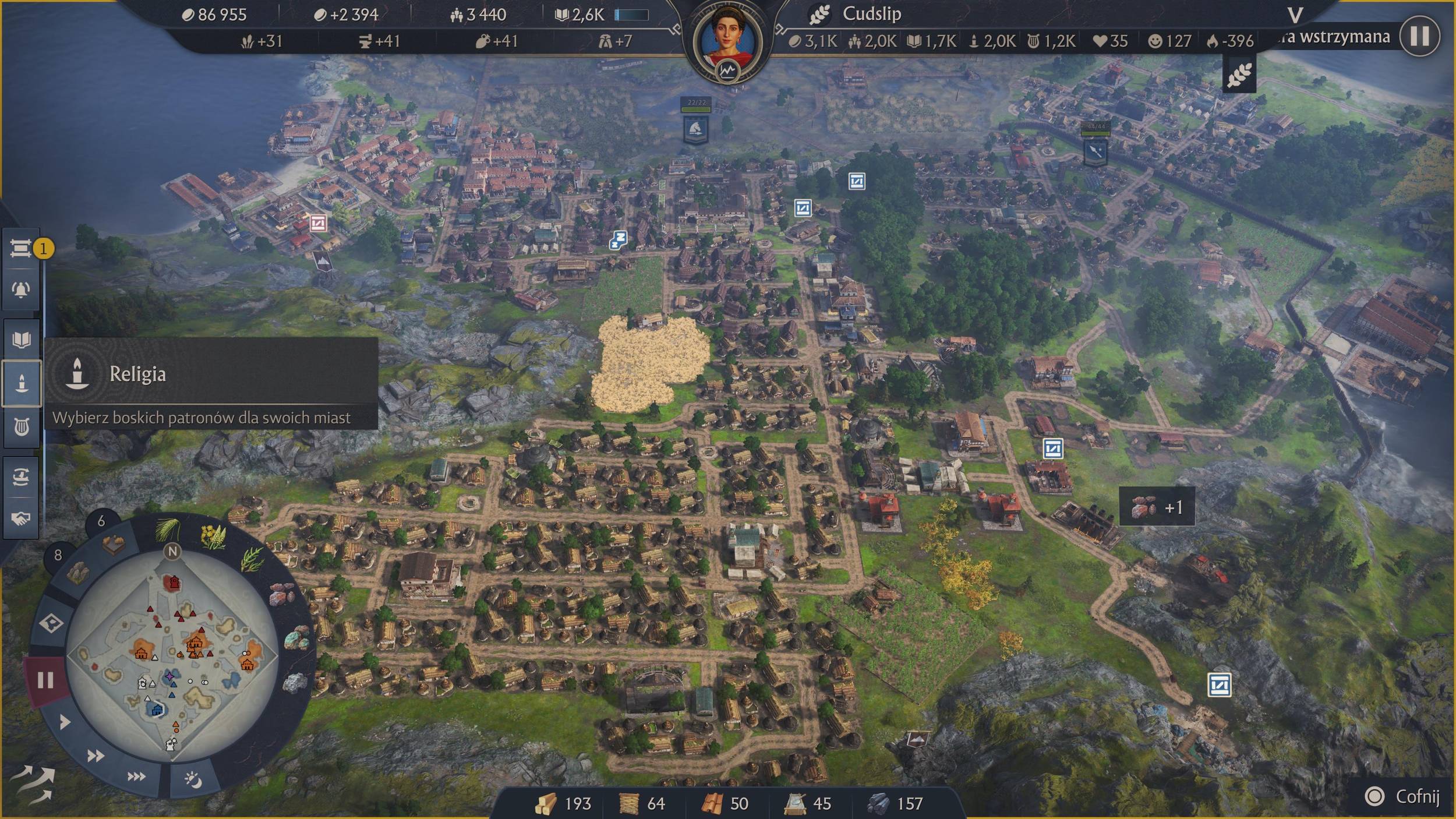Select the Cudslip island name header
Screen dimensions: 1456x819
click(x=871, y=14)
